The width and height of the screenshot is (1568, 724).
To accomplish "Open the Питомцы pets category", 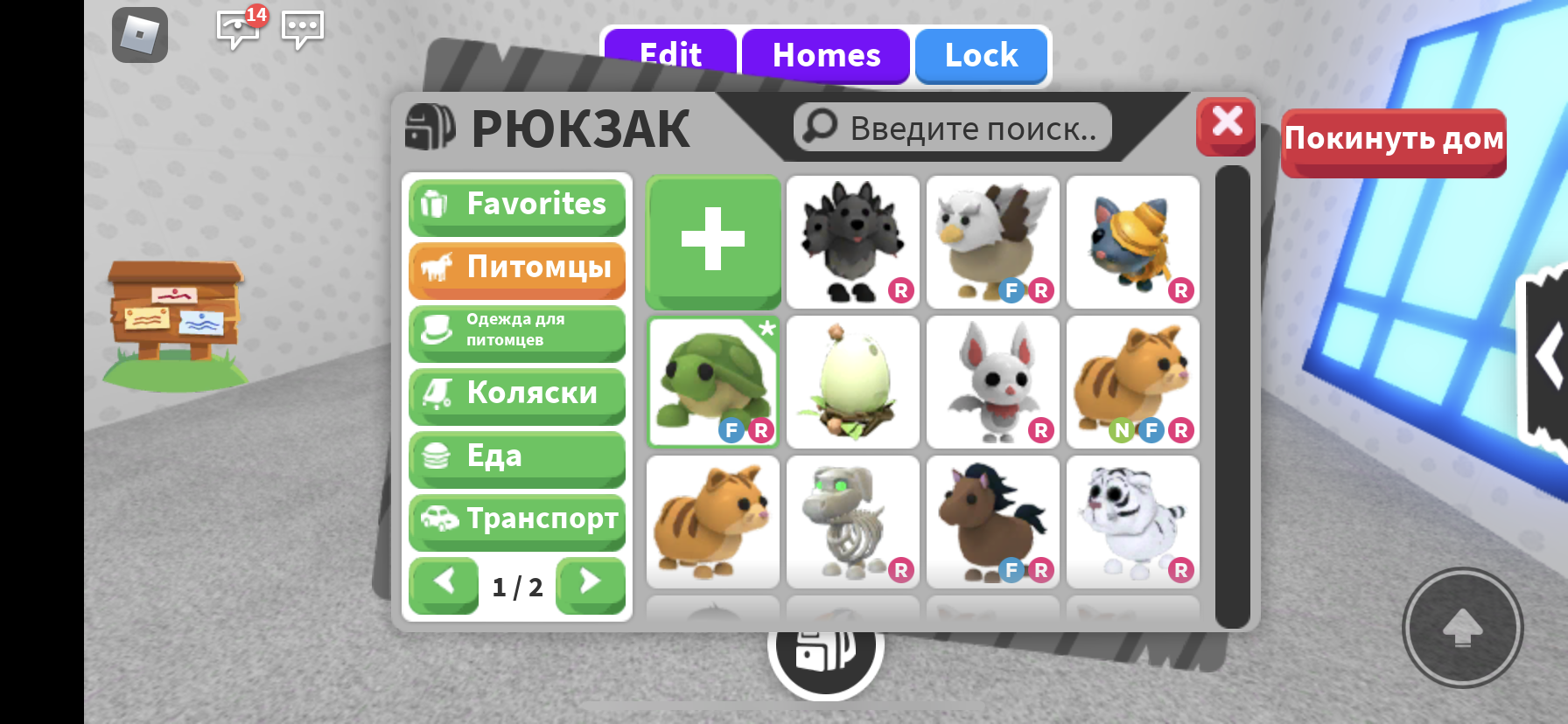I will click(516, 269).
